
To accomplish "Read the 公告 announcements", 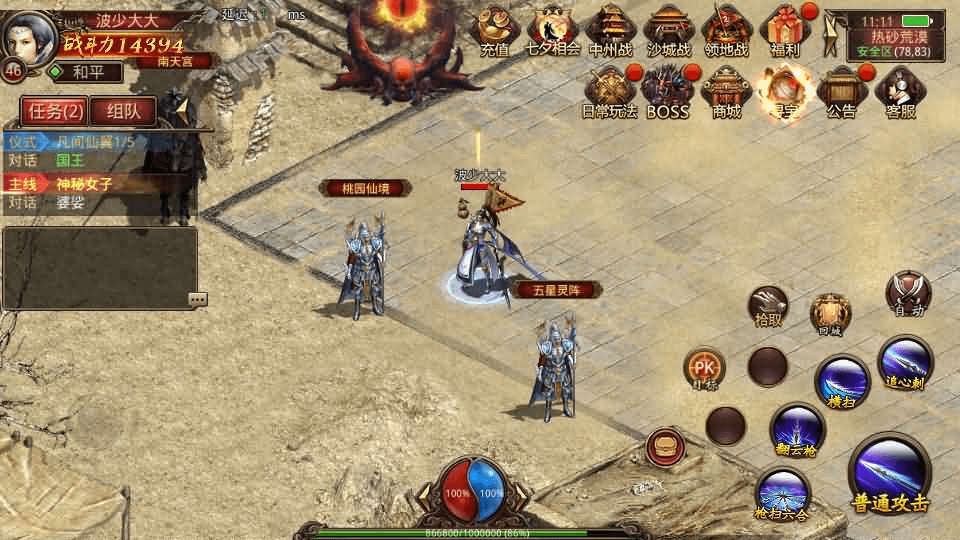I will click(841, 92).
